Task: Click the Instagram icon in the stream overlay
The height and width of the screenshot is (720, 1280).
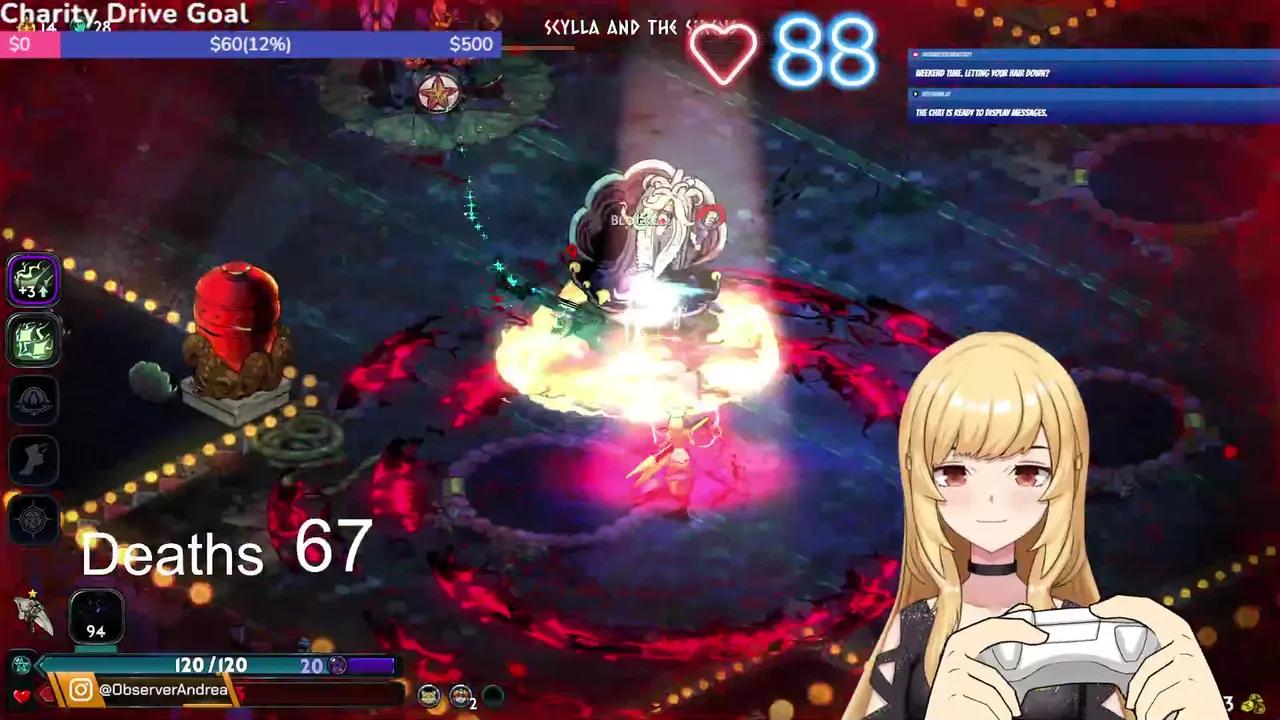Action: (x=79, y=689)
